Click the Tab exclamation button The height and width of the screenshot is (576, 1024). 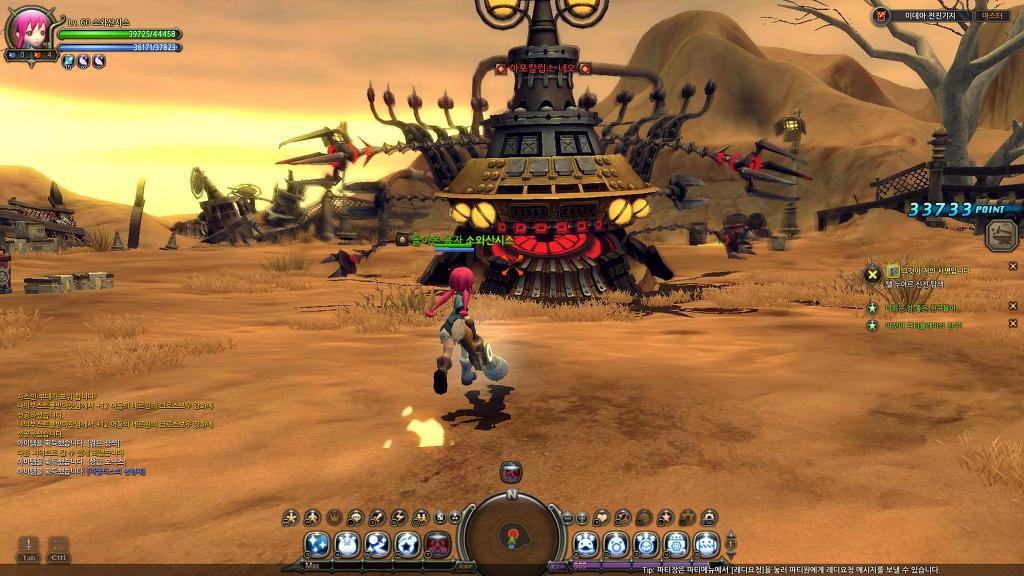[28, 547]
